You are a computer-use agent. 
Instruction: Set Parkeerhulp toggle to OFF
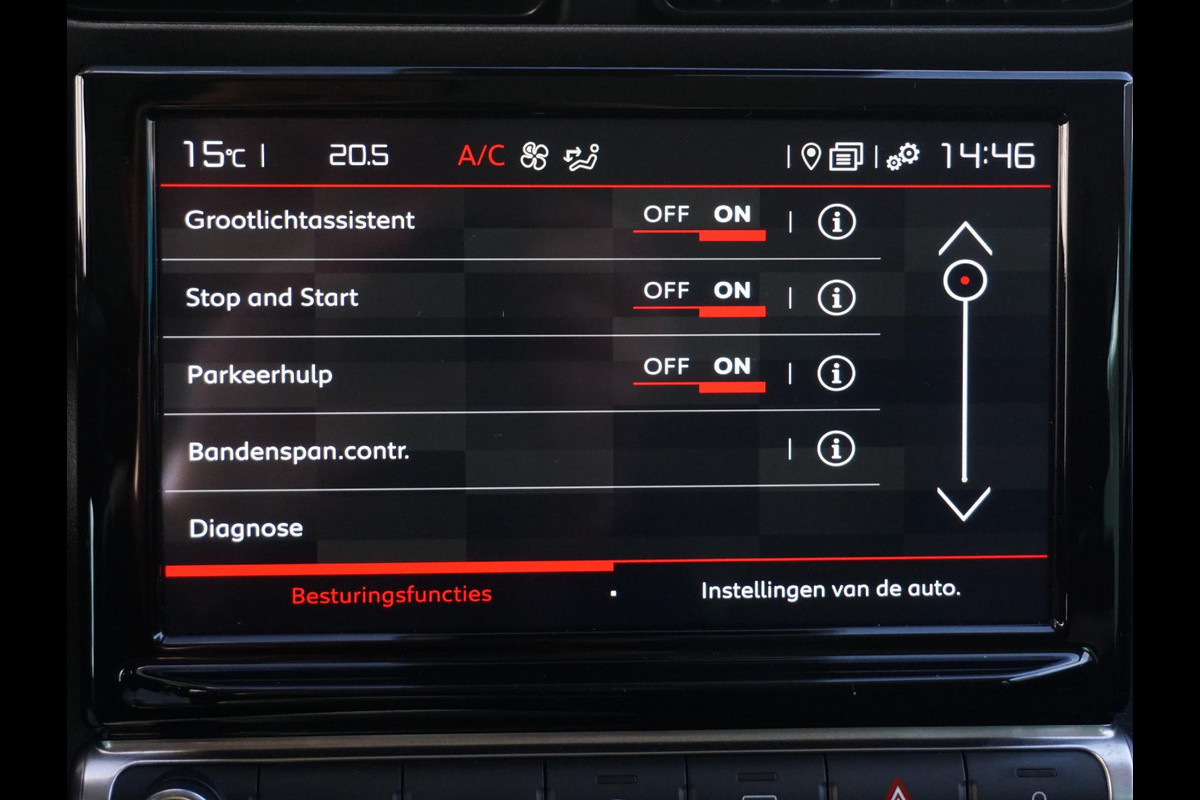pos(666,367)
